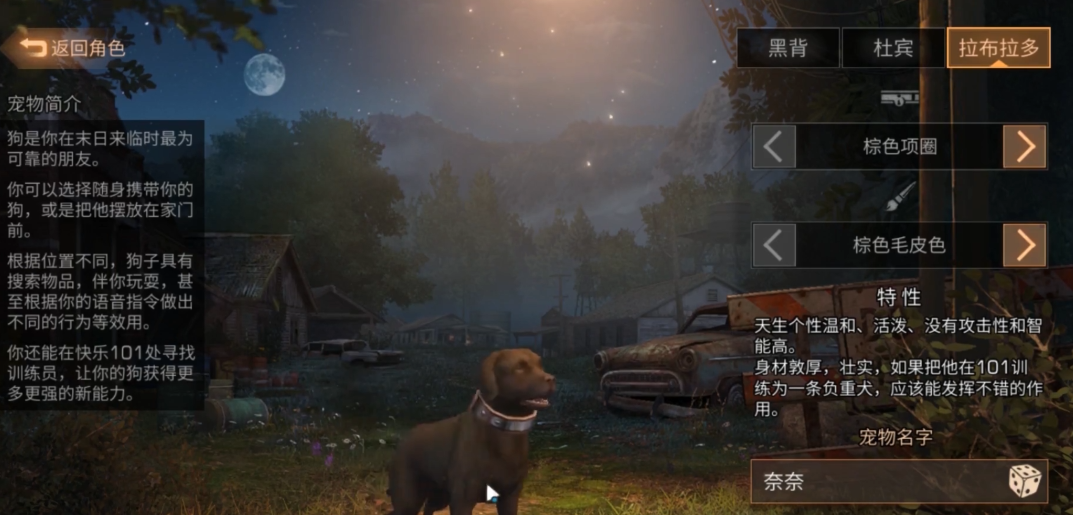
Task: Show previous collar style before 棕色项圈
Action: [x=774, y=147]
